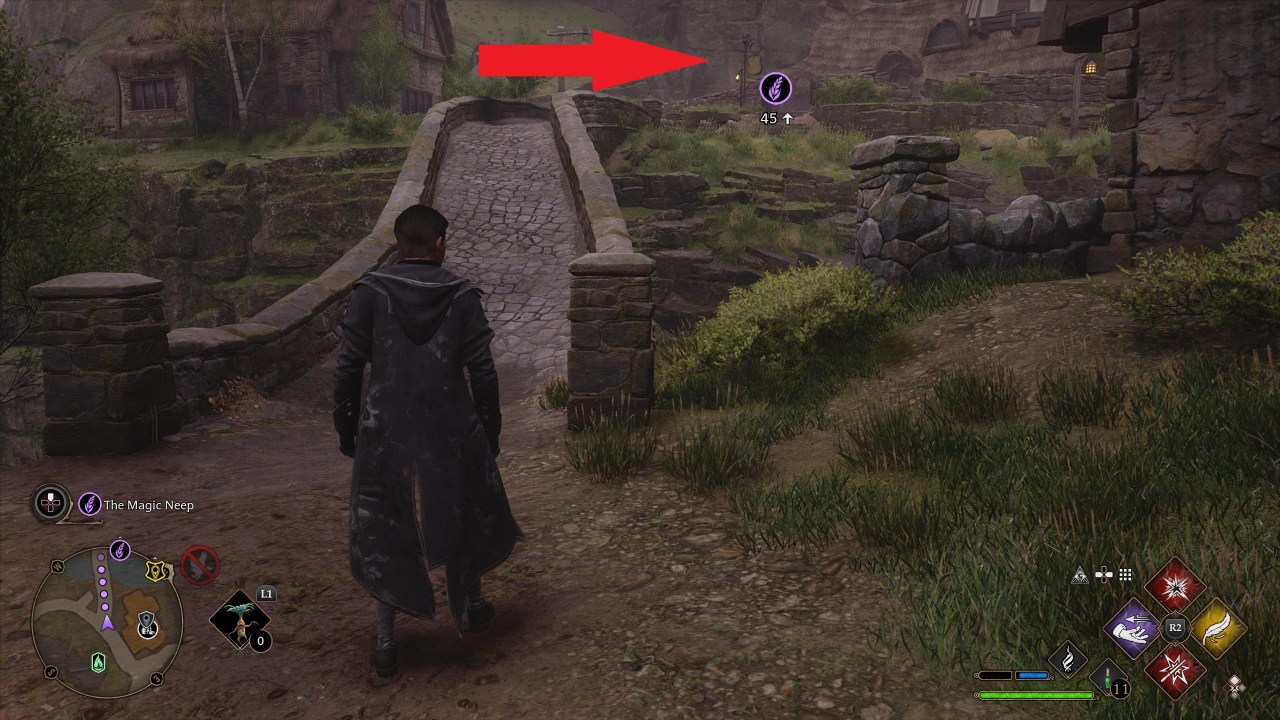The height and width of the screenshot is (720, 1280).
Task: Toggle the red no-flying restriction icon
Action: point(197,565)
